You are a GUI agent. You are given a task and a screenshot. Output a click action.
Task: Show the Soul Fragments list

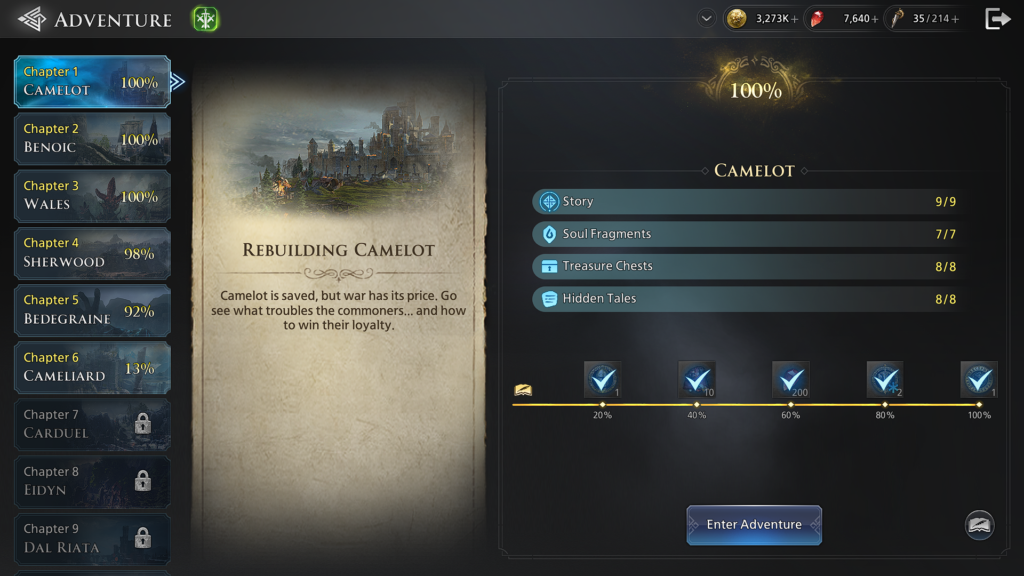746,234
